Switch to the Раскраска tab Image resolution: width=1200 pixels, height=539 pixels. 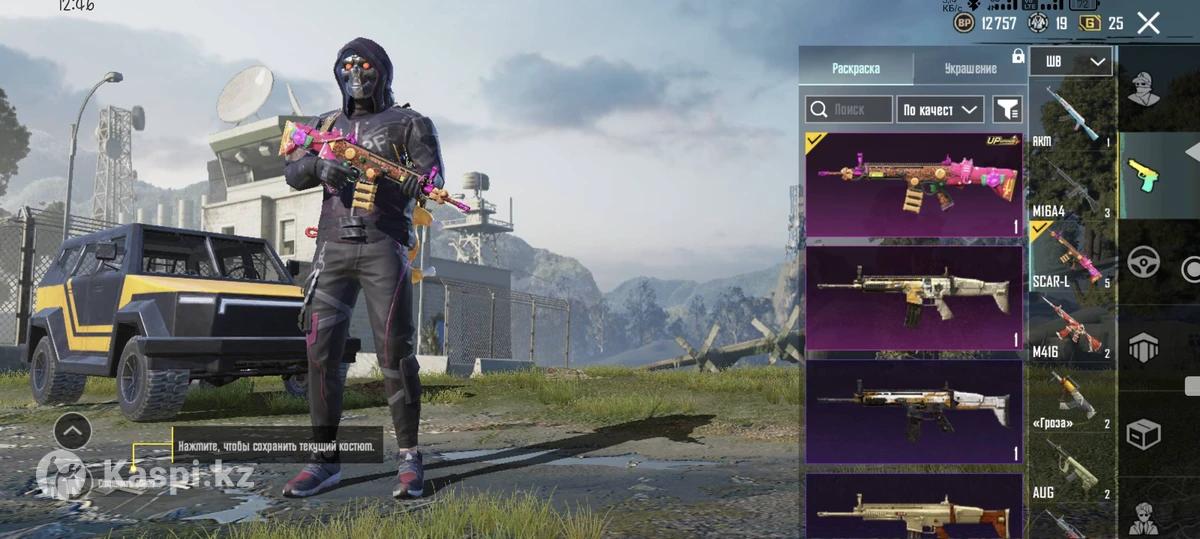[x=856, y=68]
